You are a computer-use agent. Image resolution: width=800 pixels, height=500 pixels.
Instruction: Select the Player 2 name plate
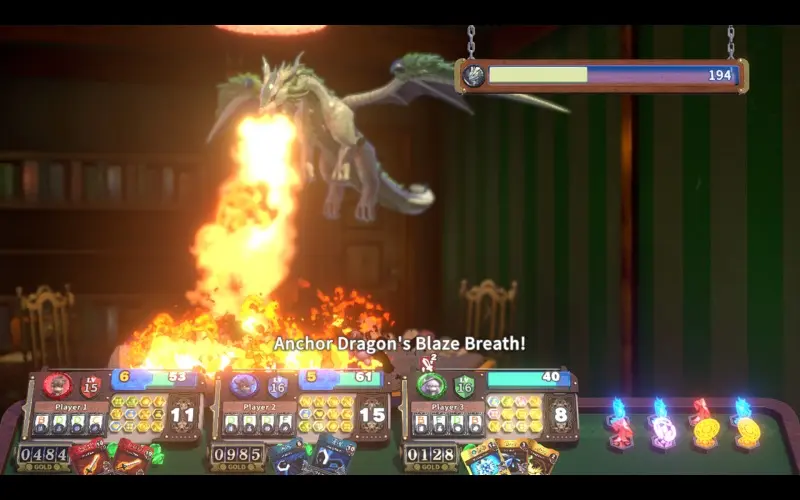point(259,407)
